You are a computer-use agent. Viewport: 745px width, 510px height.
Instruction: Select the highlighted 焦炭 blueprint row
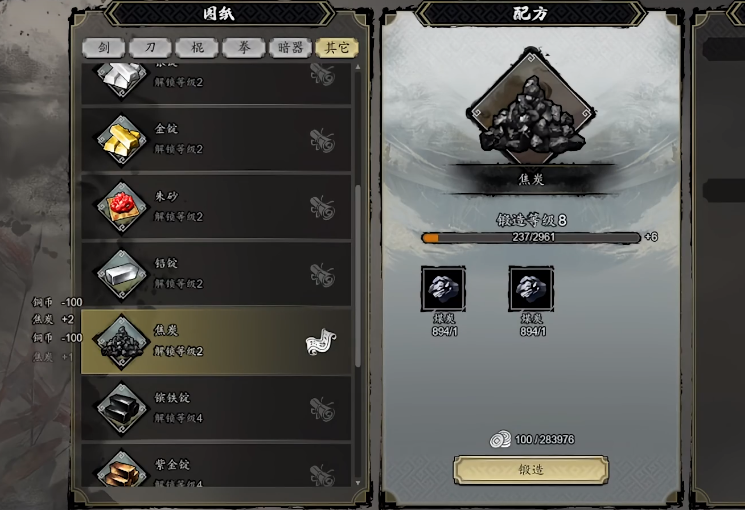(215, 340)
